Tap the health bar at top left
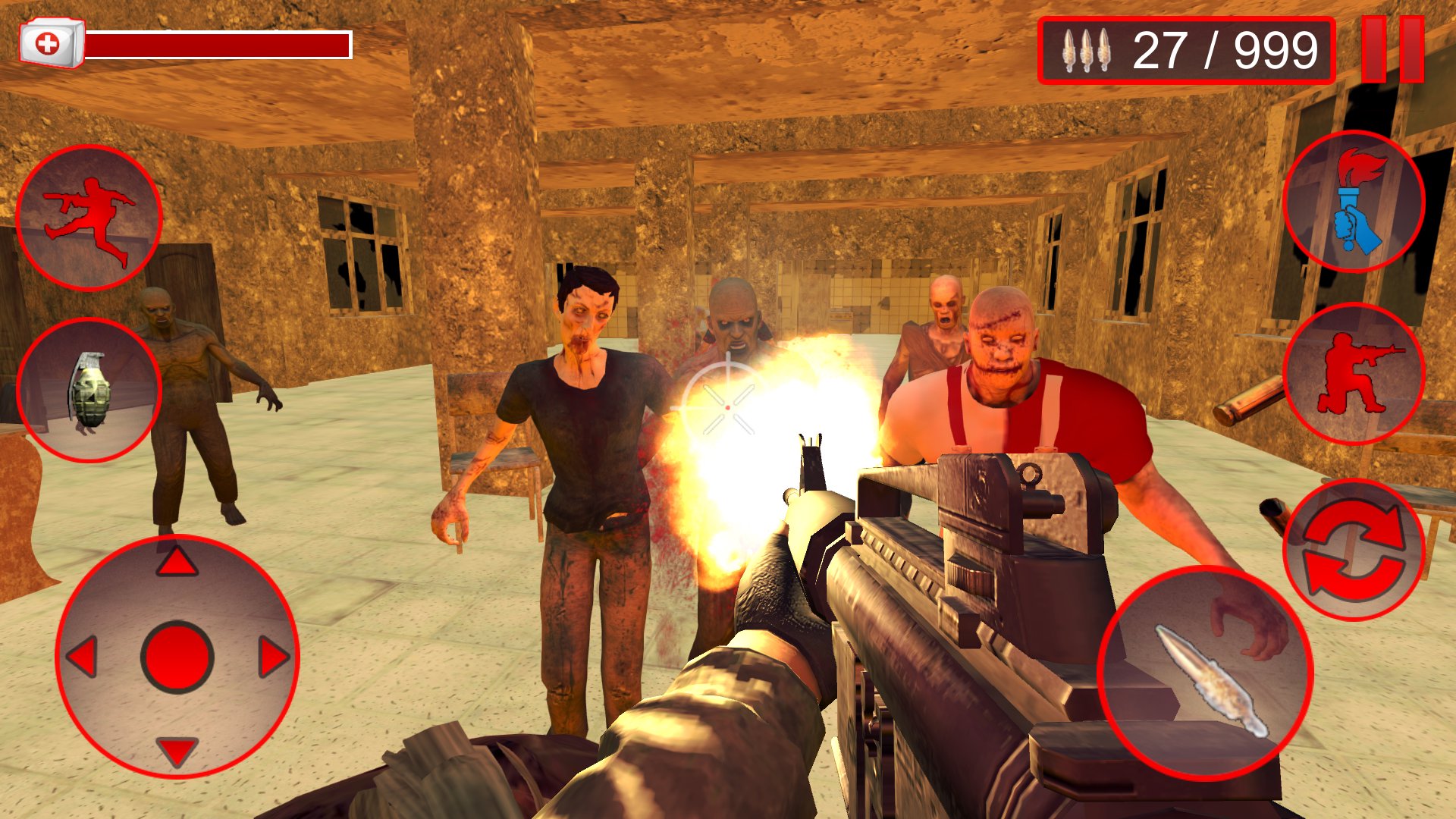The height and width of the screenshot is (819, 1456). tap(220, 42)
